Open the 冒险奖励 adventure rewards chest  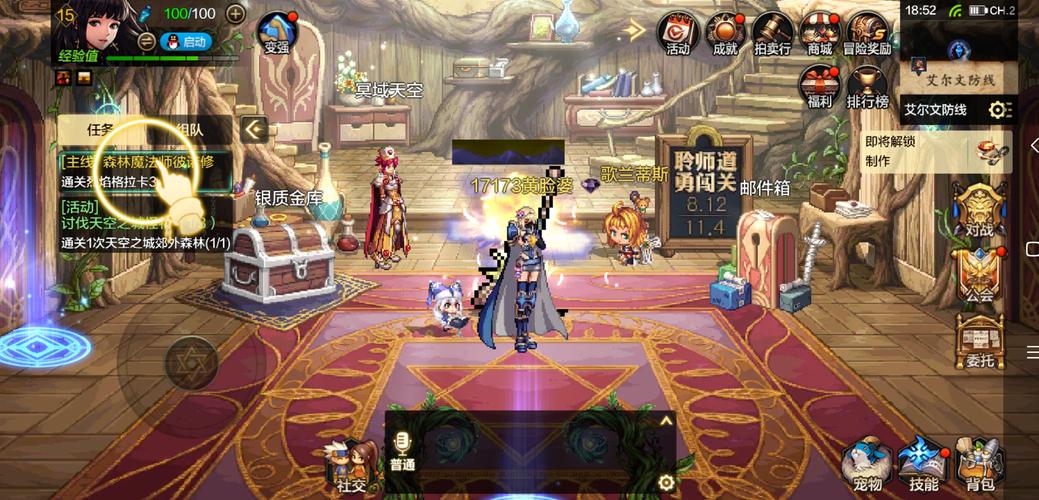(x=867, y=32)
